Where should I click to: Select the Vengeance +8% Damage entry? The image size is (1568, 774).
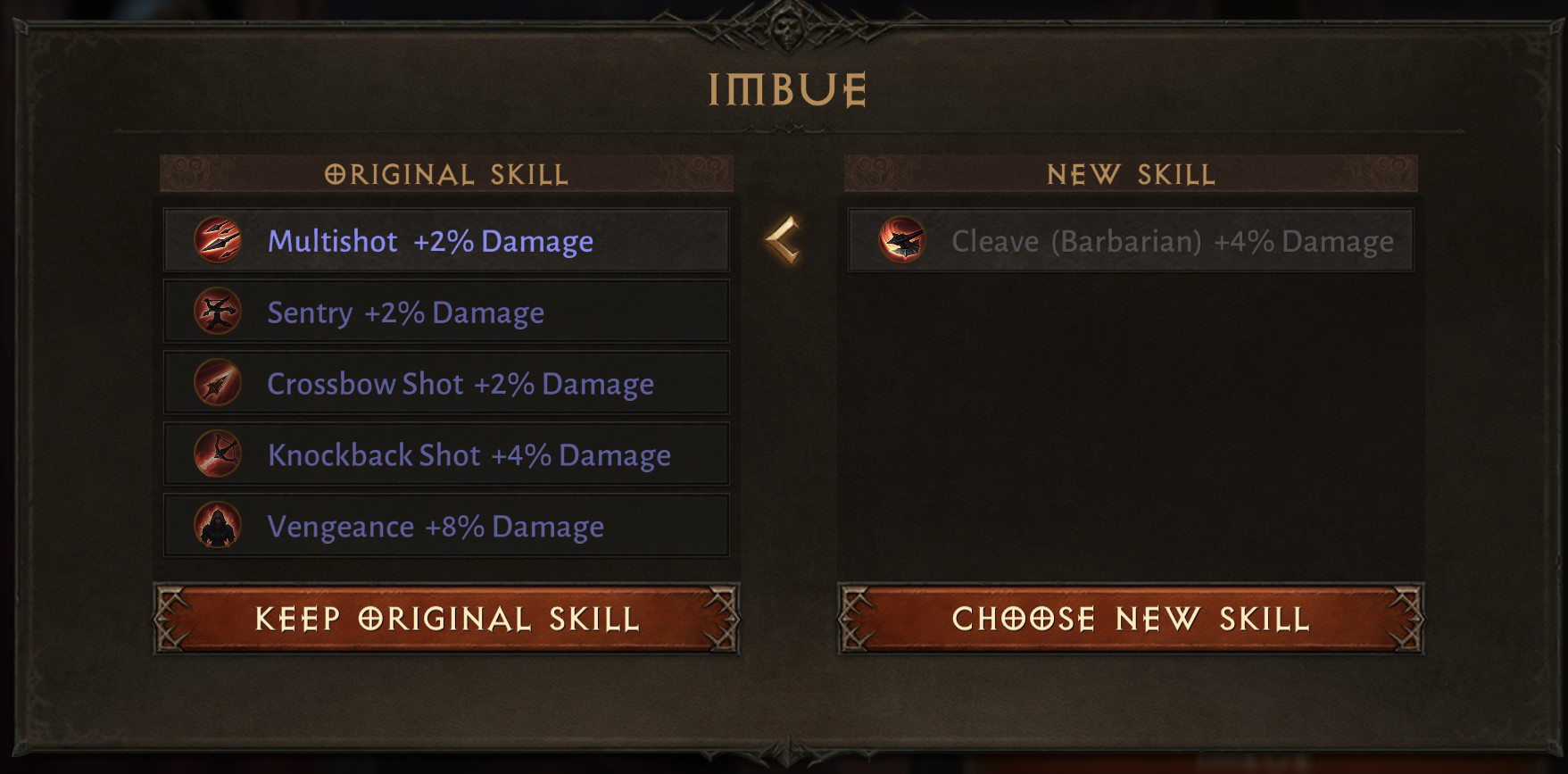[446, 526]
